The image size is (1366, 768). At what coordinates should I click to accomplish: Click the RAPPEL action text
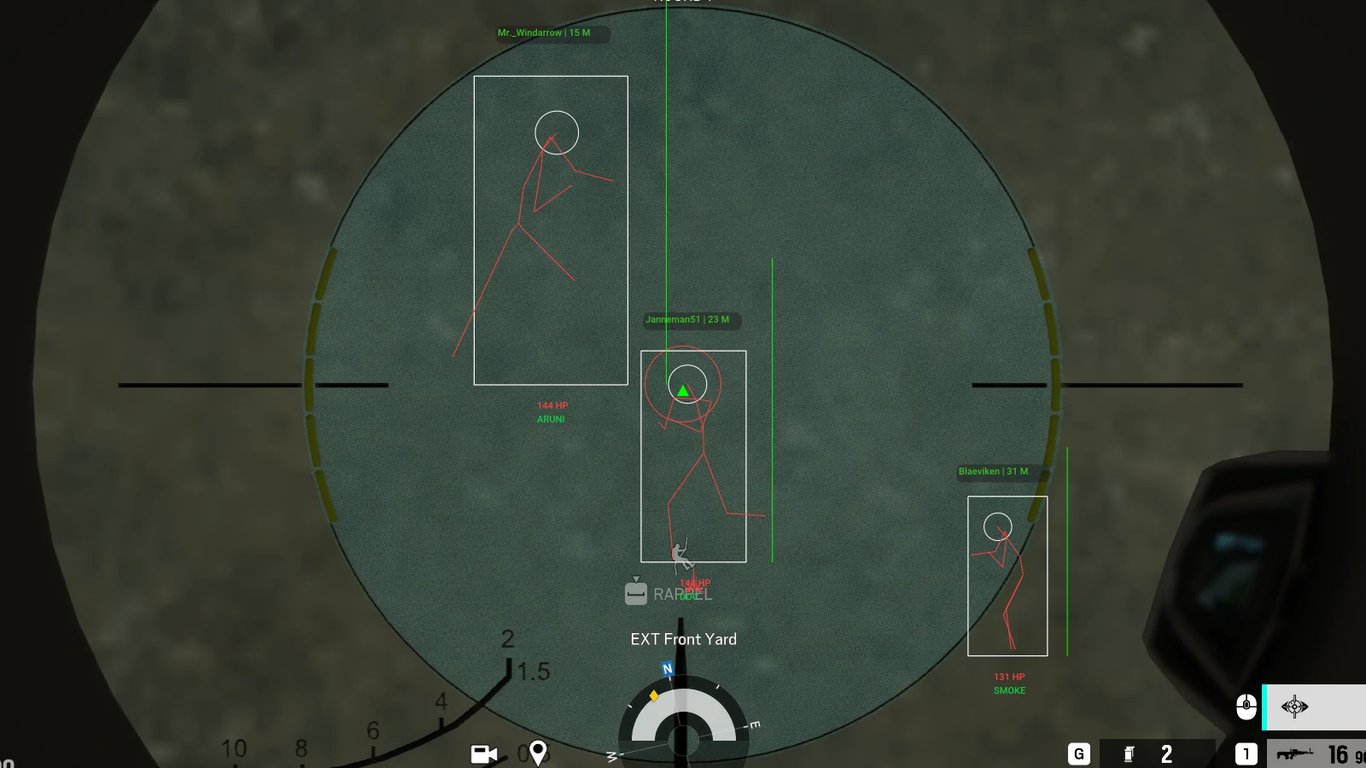pyautogui.click(x=682, y=593)
